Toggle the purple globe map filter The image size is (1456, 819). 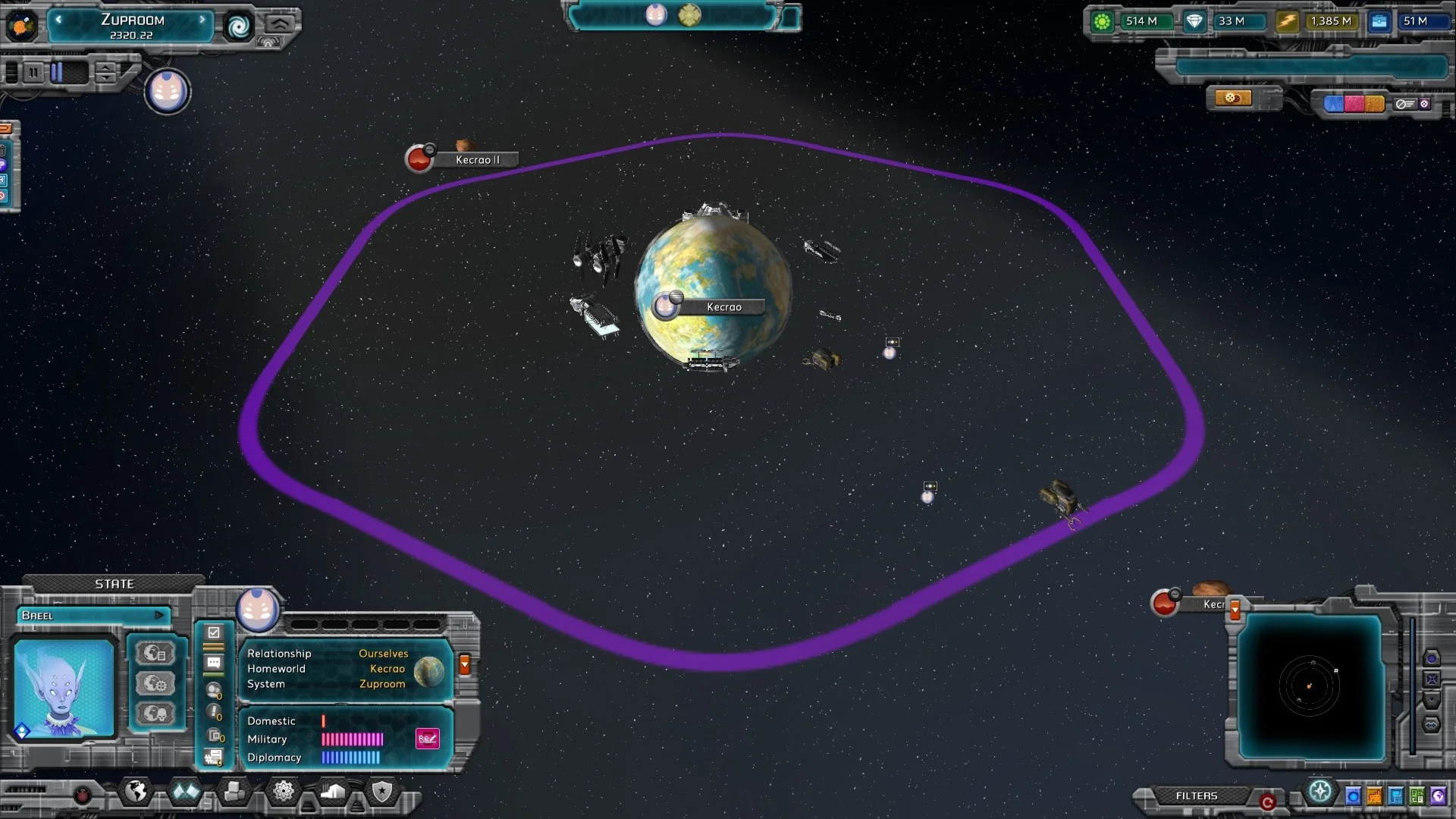pos(1438,796)
